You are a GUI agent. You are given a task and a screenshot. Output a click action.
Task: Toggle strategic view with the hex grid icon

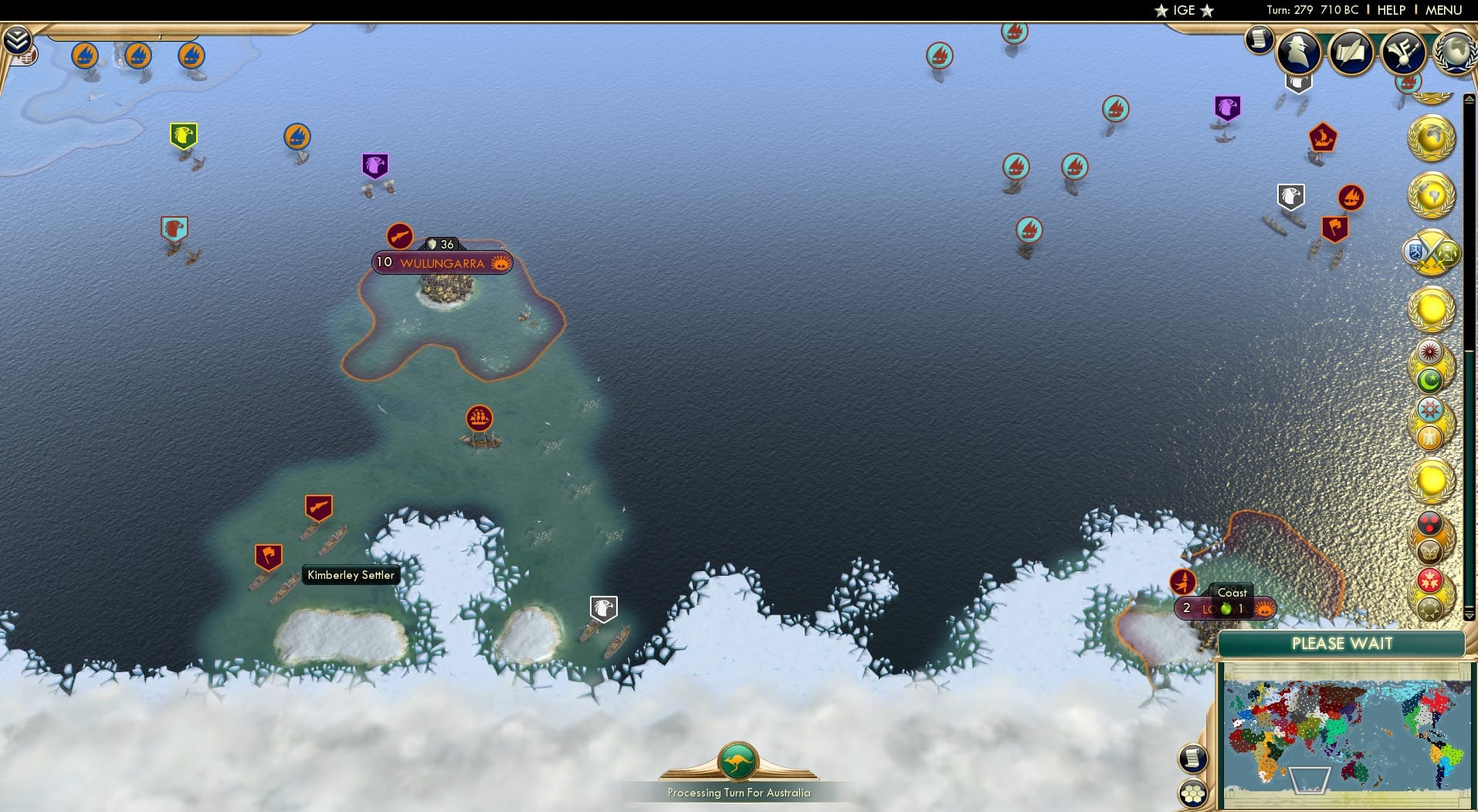click(1195, 791)
